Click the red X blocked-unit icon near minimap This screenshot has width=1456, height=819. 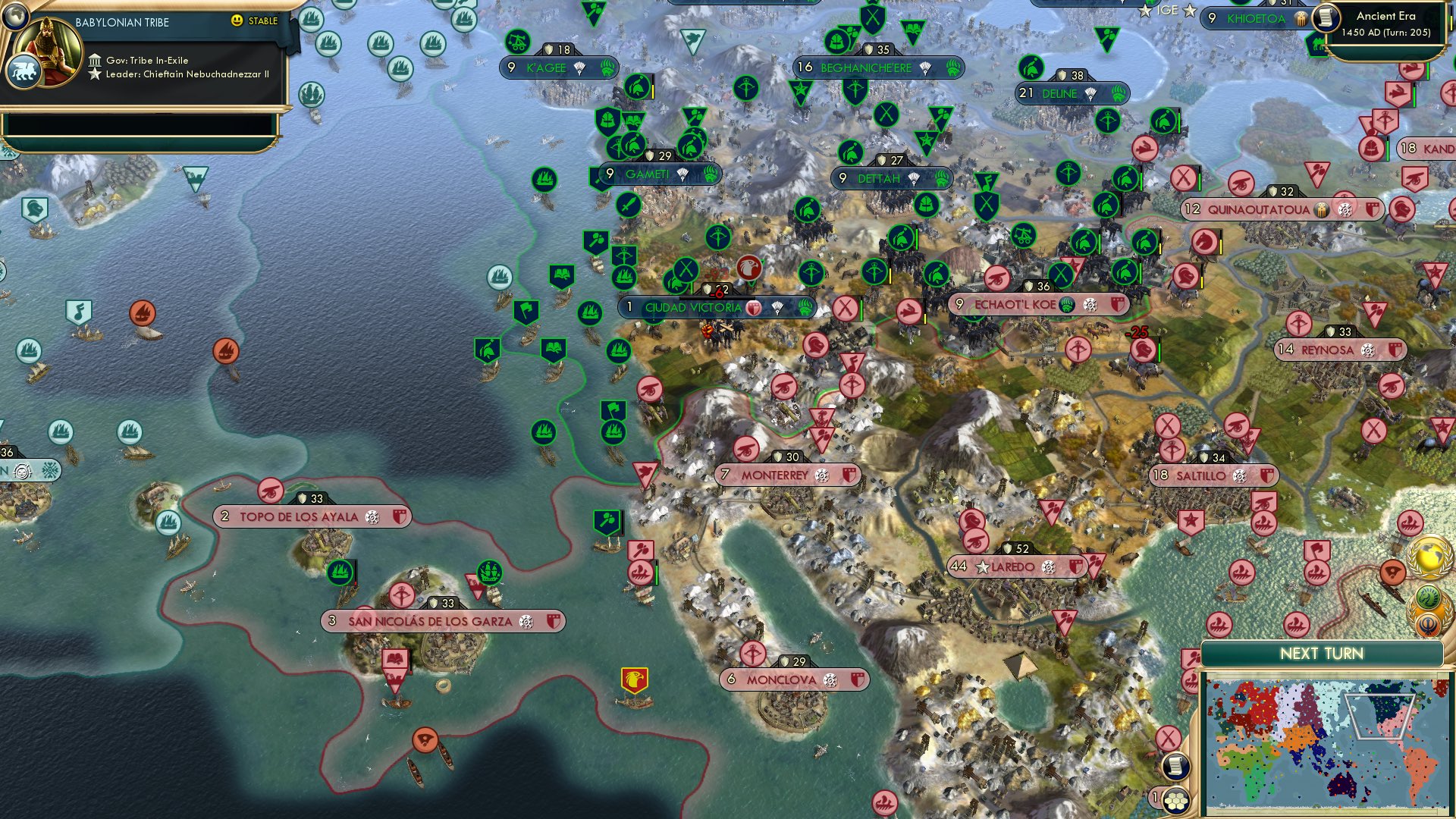coord(1168,738)
